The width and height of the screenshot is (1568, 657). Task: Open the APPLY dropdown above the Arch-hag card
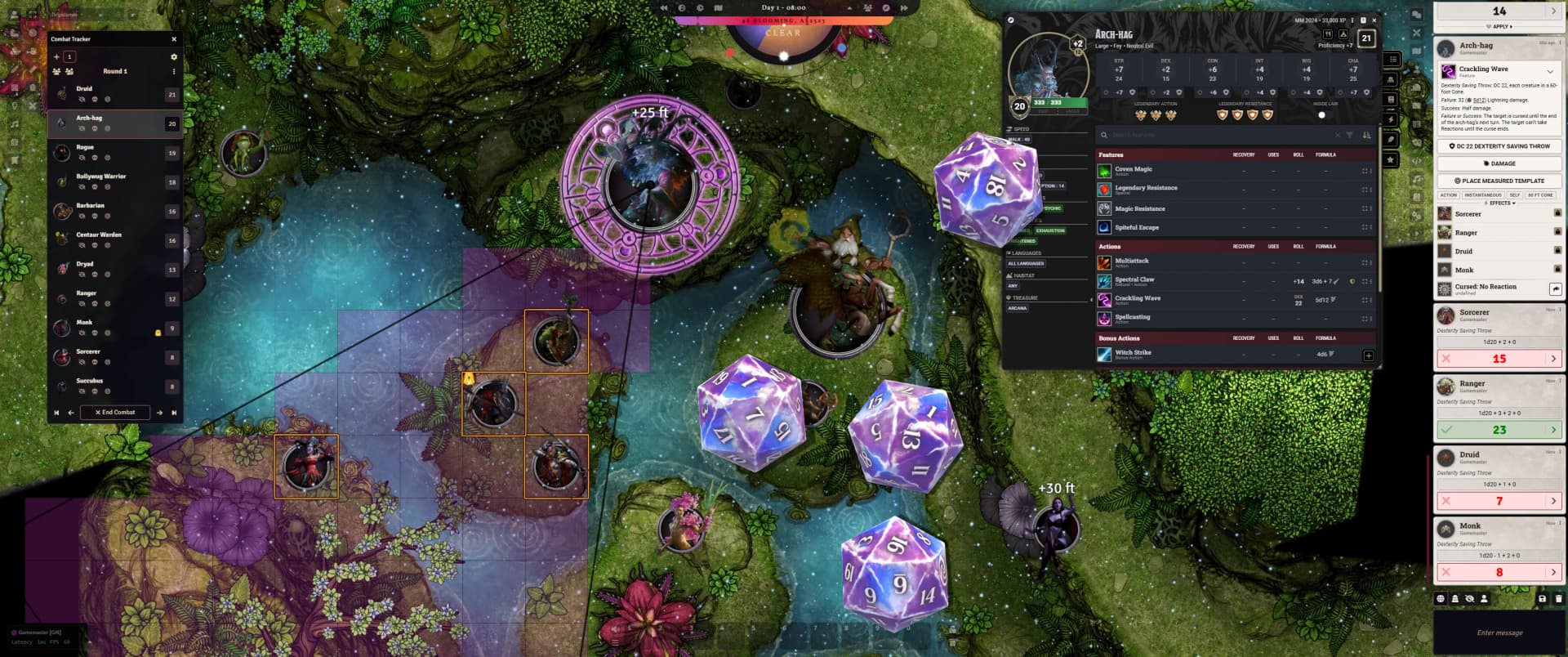(1501, 26)
